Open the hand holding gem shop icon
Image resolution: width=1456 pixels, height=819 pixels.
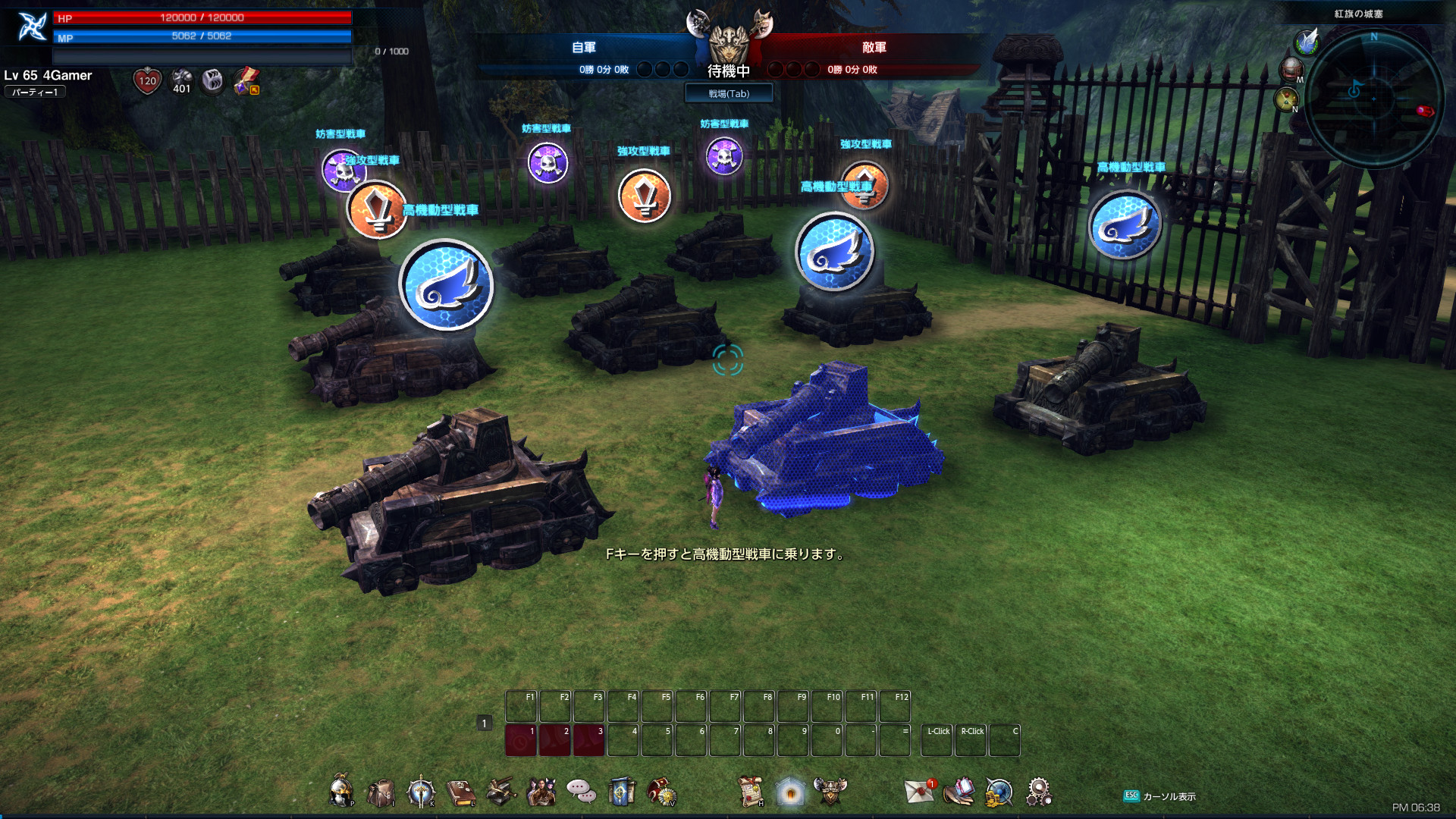959,792
